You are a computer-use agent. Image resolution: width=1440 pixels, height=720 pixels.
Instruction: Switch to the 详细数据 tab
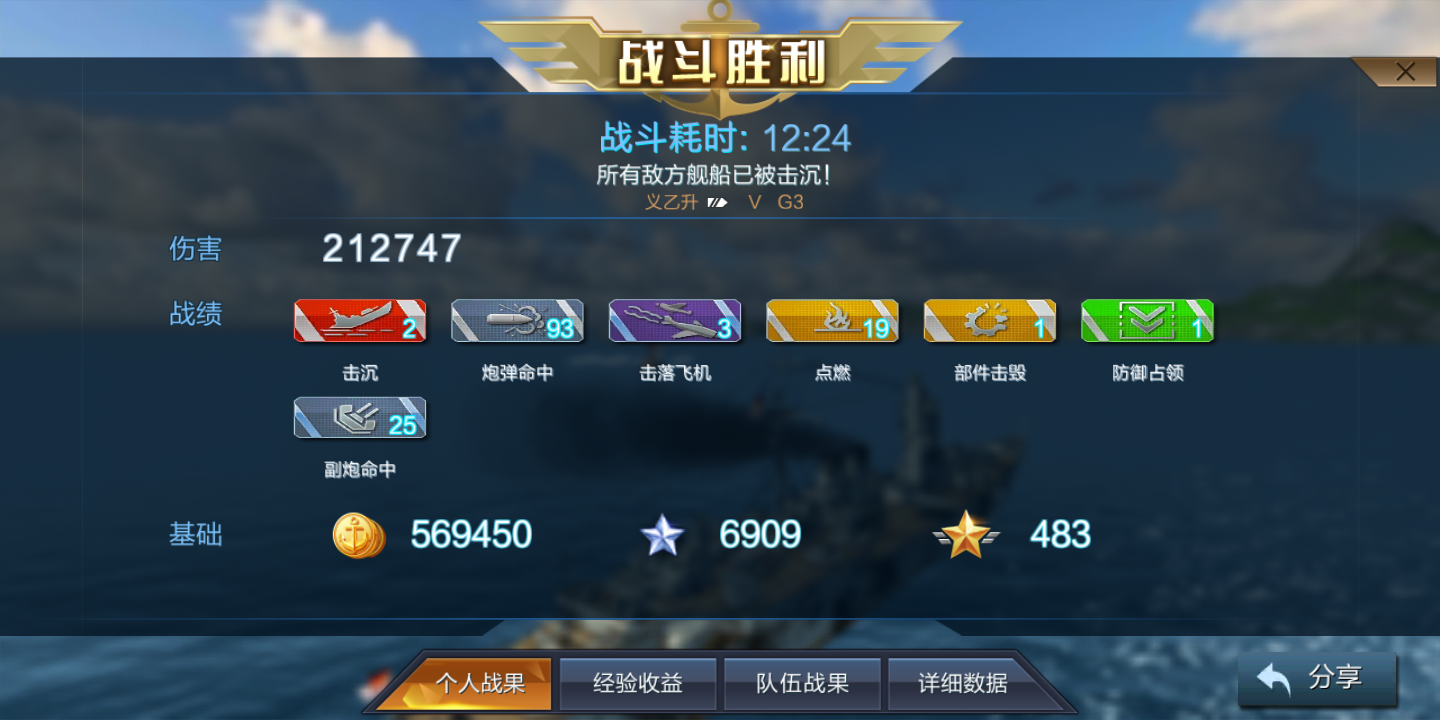pos(962,683)
